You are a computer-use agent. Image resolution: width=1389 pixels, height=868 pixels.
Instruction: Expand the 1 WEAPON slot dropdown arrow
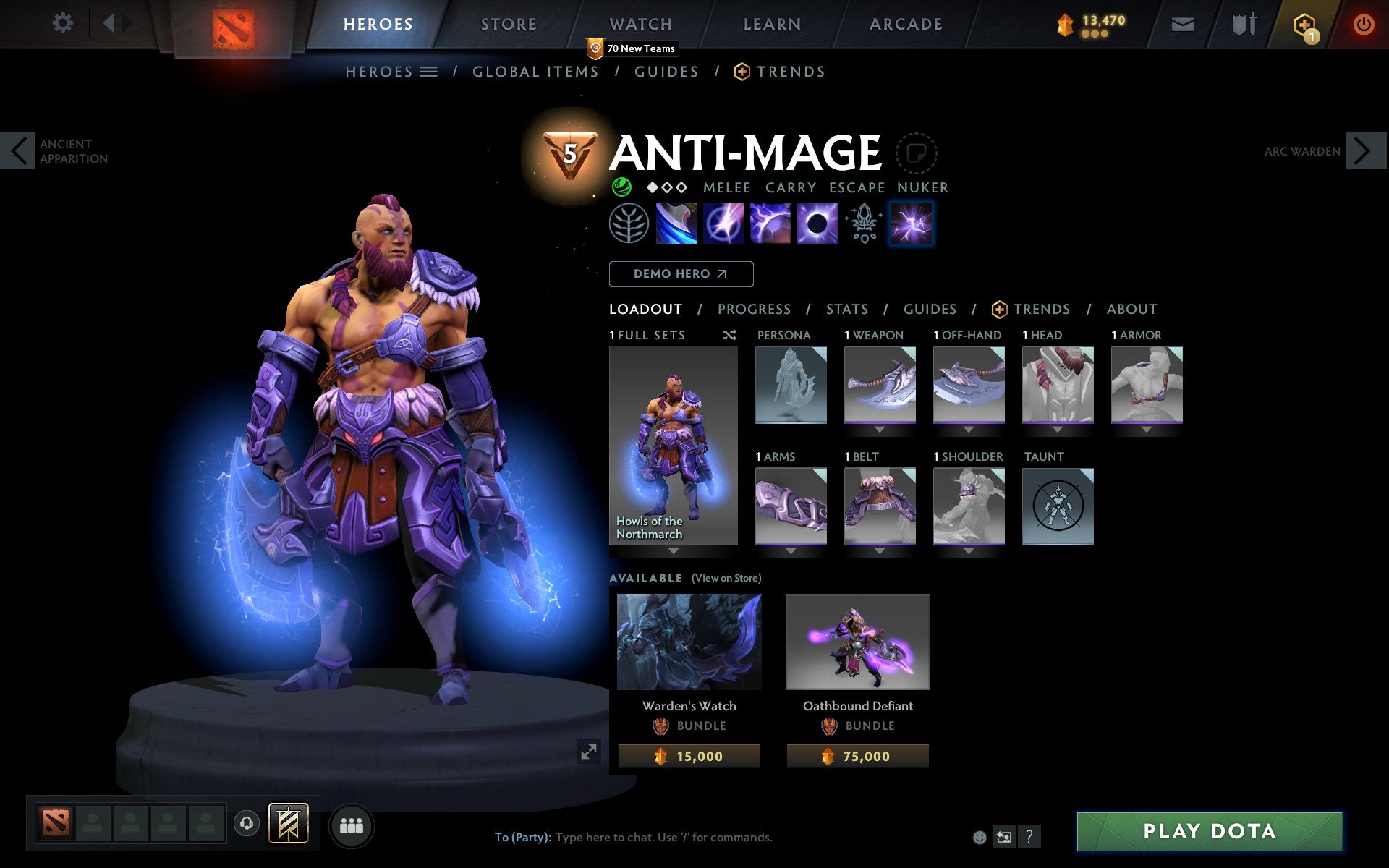point(878,429)
